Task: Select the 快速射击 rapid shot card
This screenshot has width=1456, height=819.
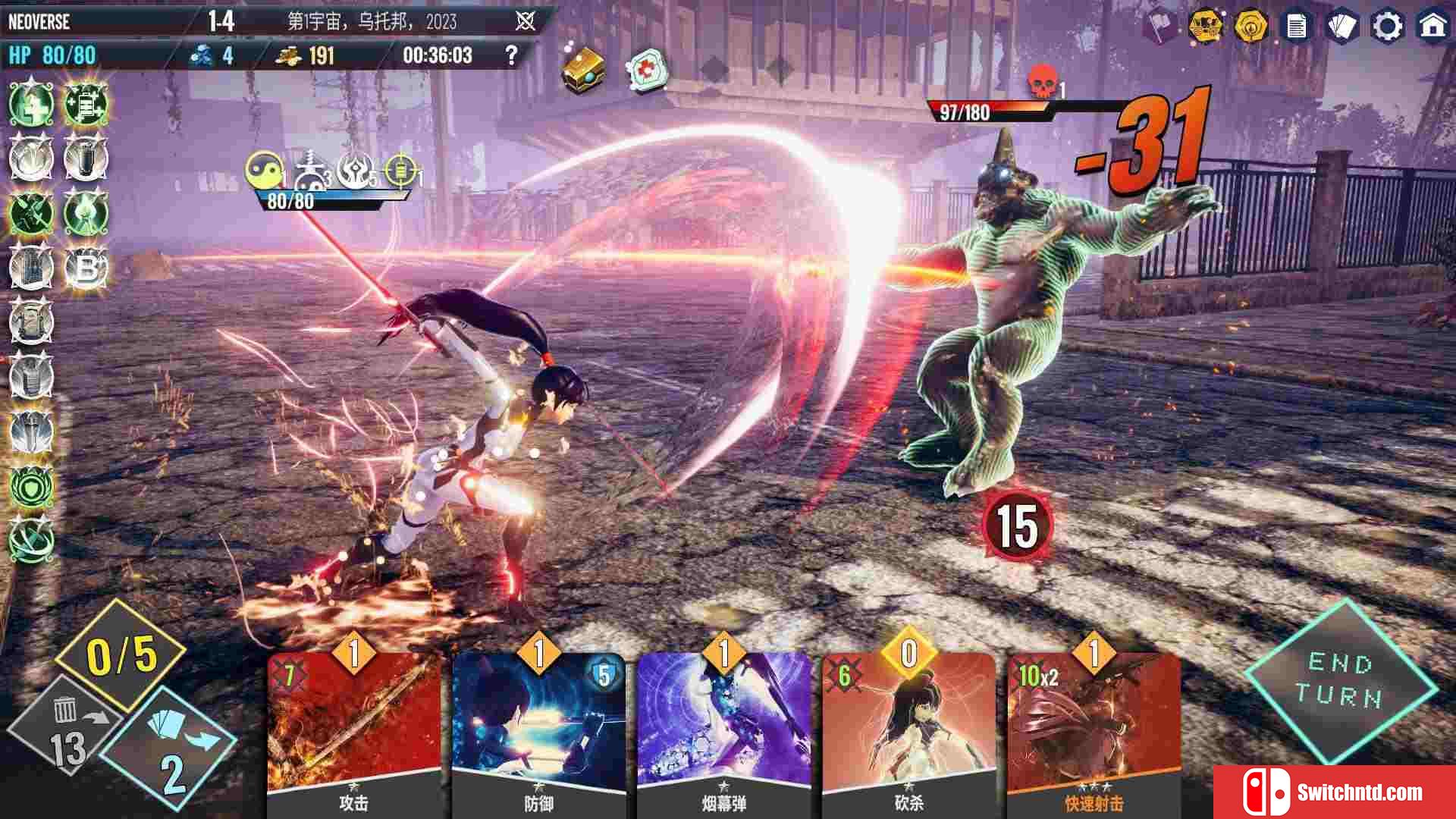Action: tap(1094, 728)
